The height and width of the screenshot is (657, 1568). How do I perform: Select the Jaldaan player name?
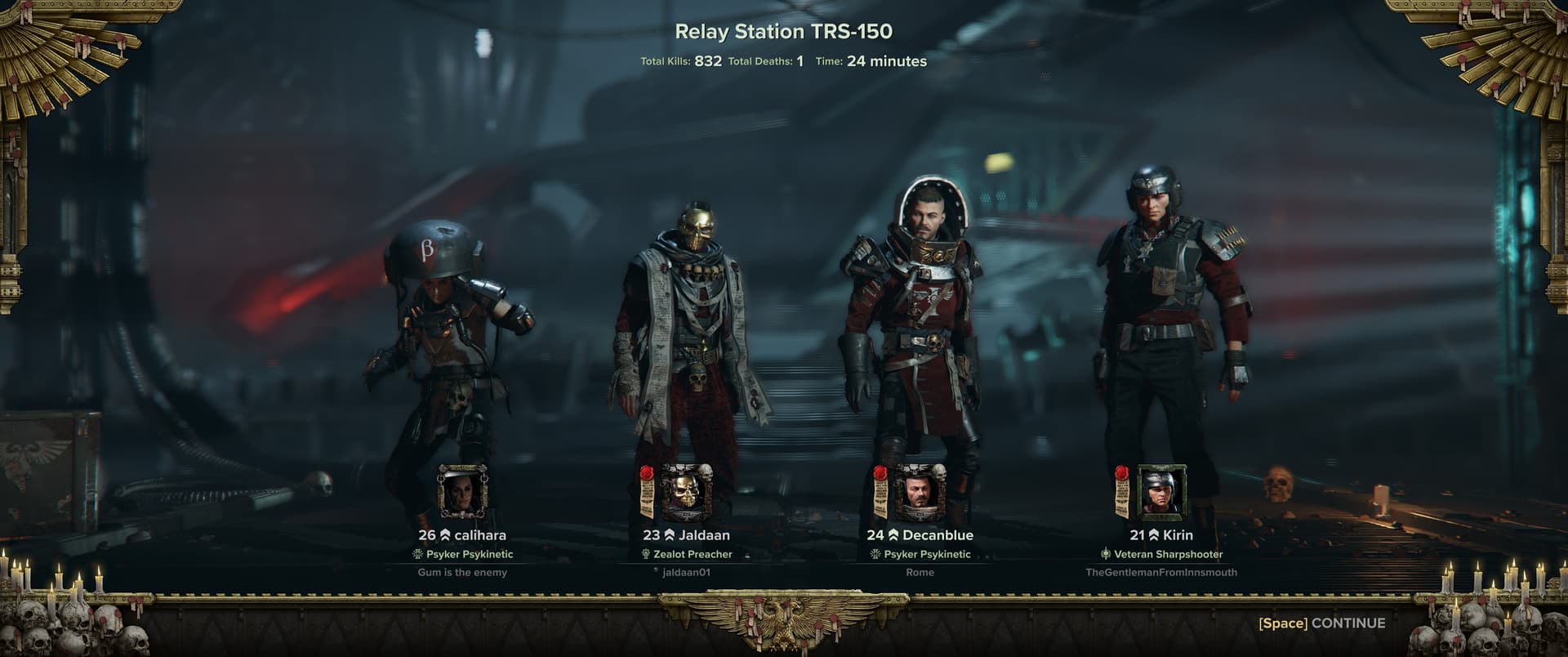(x=703, y=535)
